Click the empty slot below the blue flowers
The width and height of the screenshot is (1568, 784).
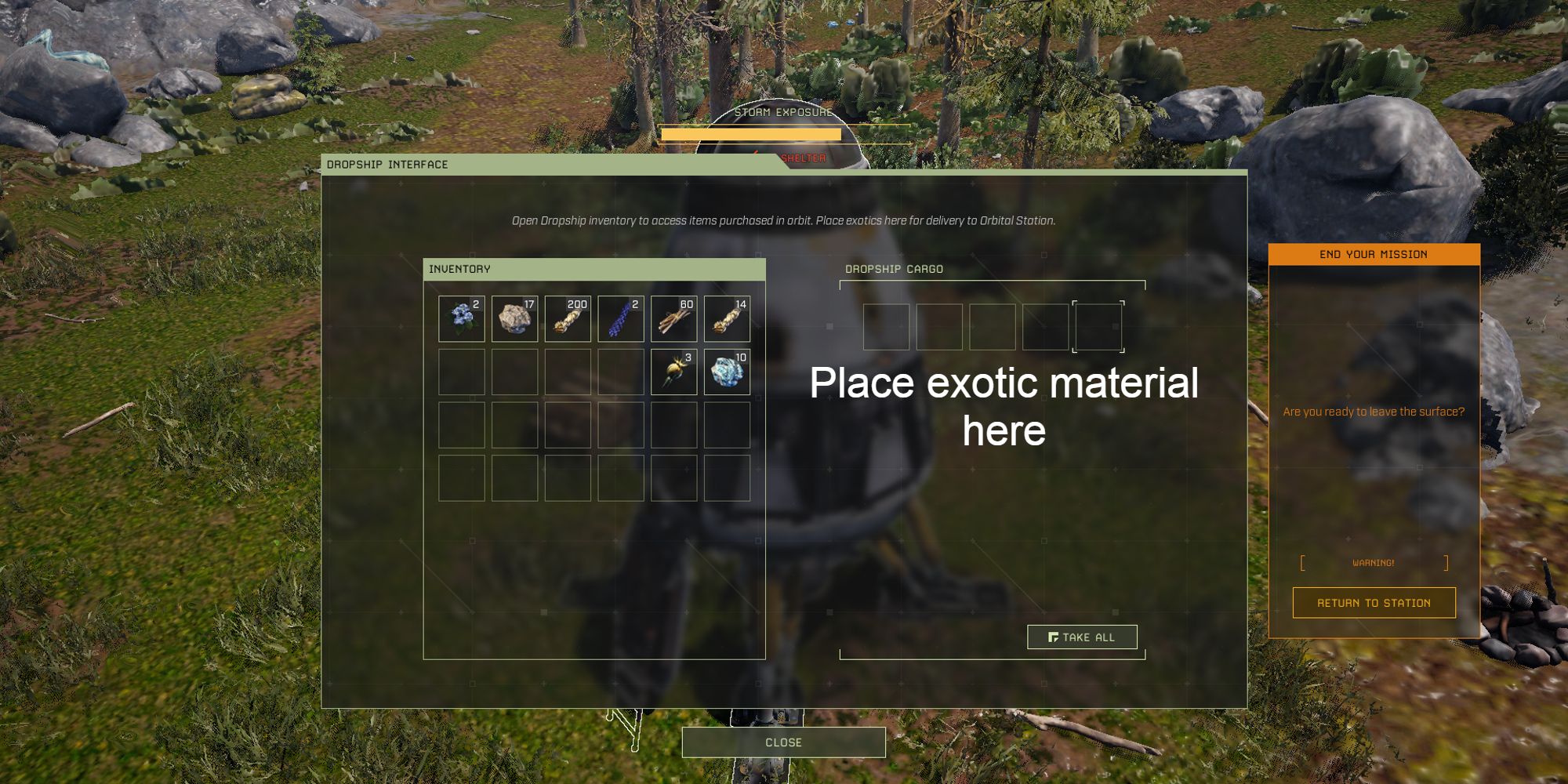463,370
